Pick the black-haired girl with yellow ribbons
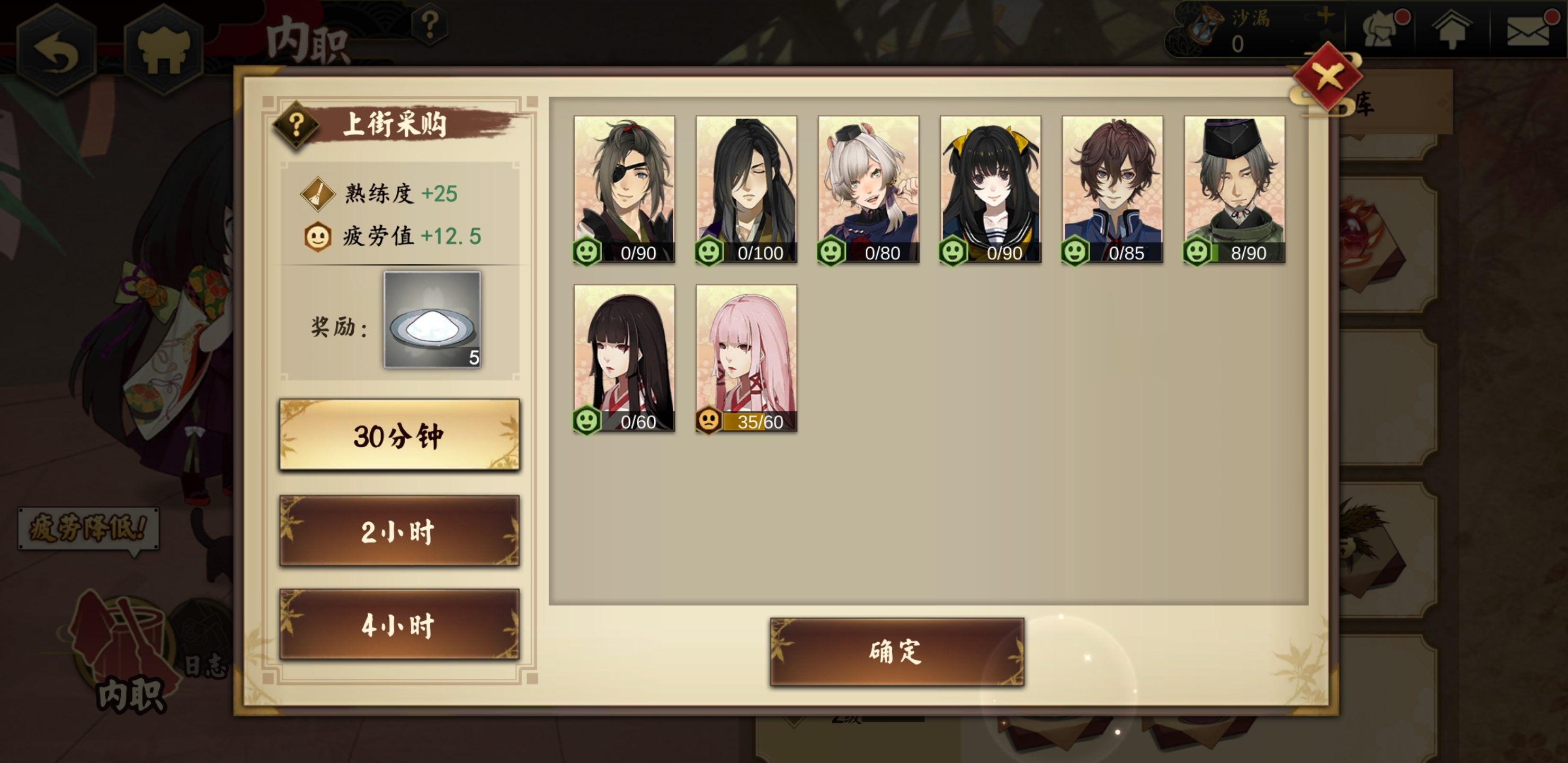Image resolution: width=1568 pixels, height=763 pixels. (991, 189)
